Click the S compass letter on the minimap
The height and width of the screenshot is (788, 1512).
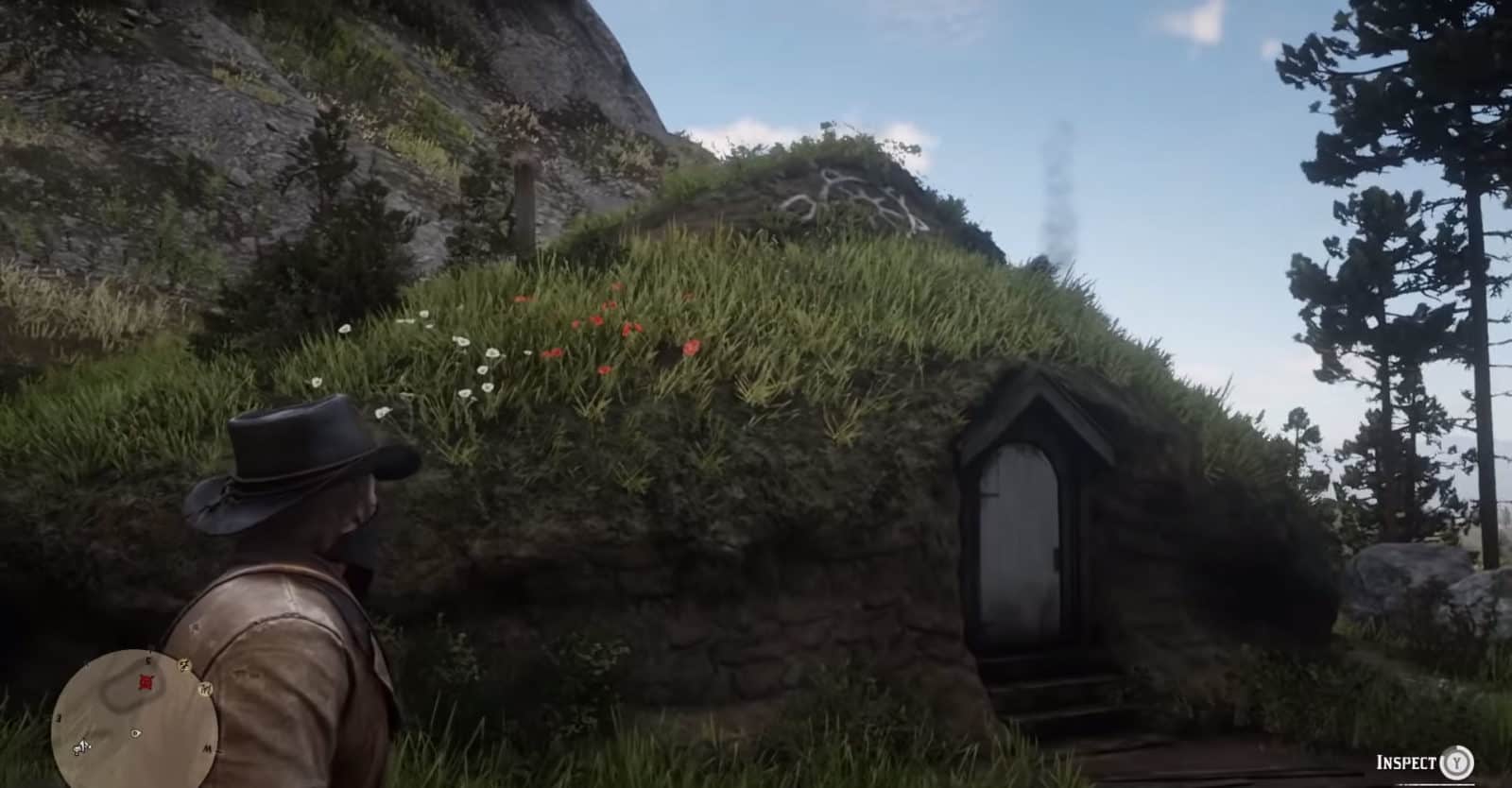147,660
